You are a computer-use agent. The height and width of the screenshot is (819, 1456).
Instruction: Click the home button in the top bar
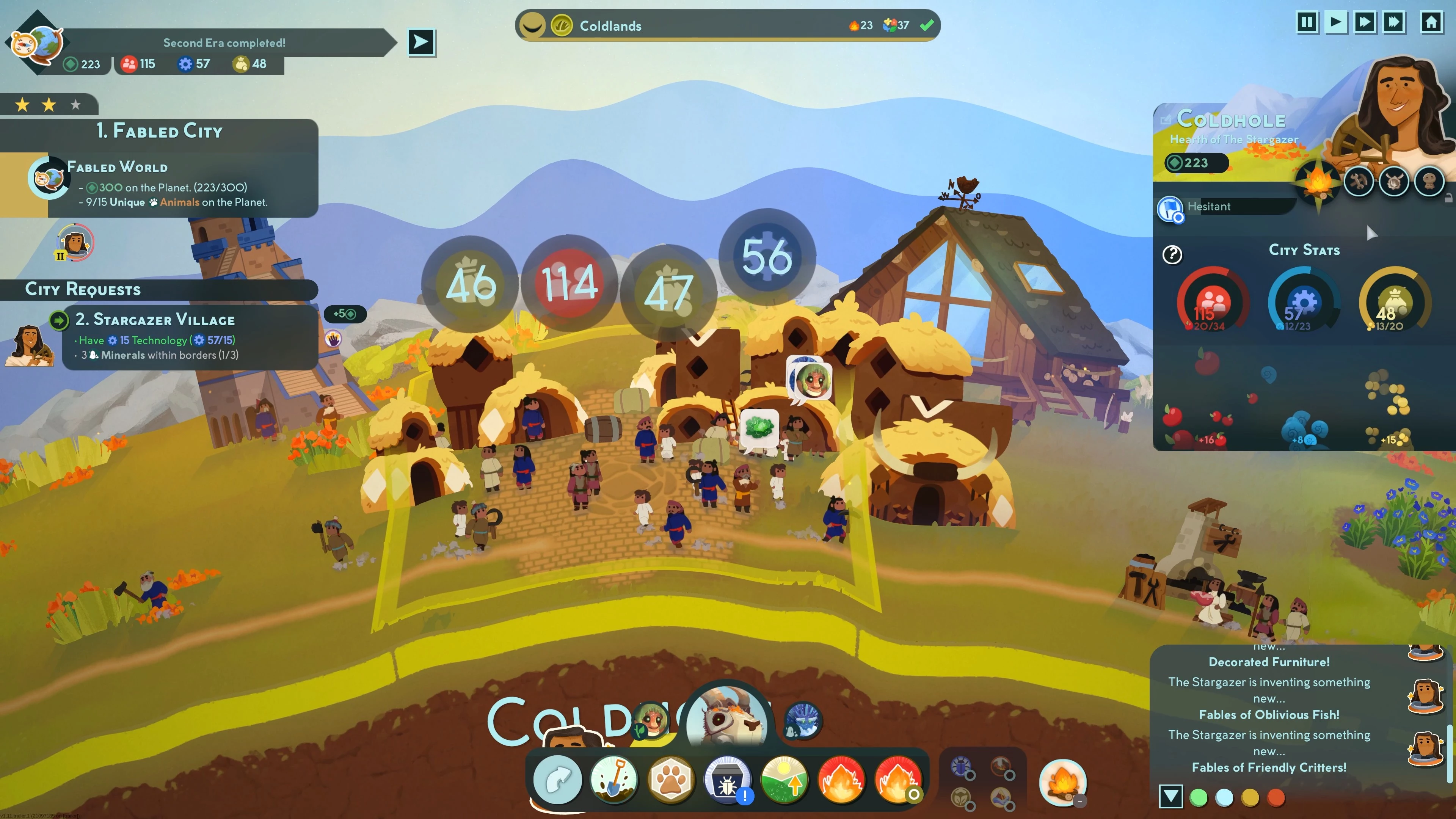coord(1431,23)
